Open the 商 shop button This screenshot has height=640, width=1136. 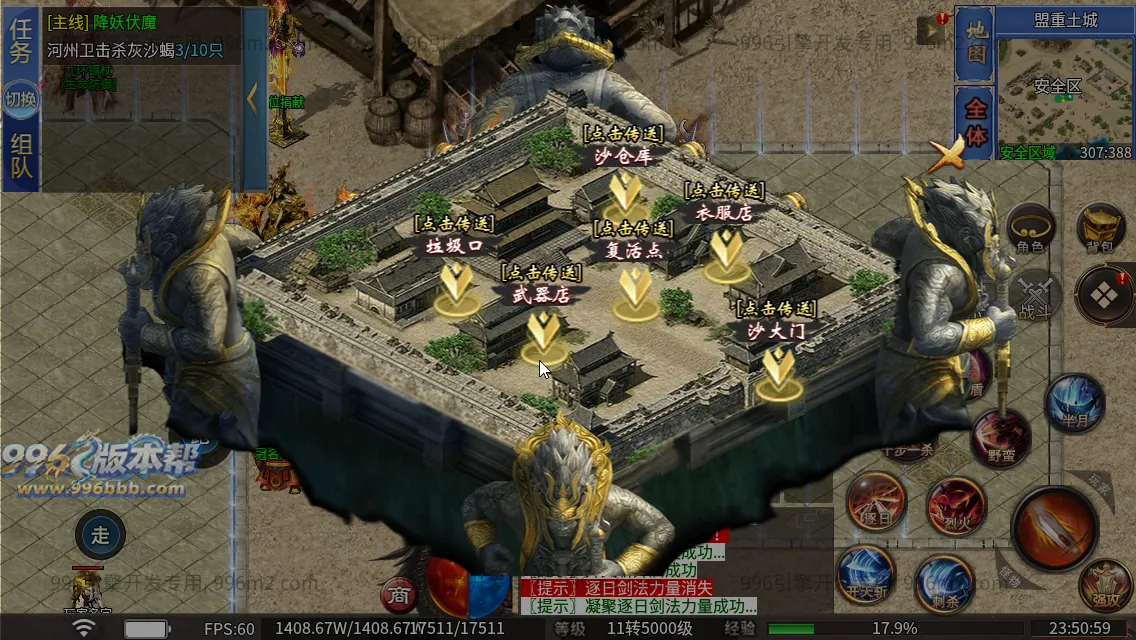(399, 596)
